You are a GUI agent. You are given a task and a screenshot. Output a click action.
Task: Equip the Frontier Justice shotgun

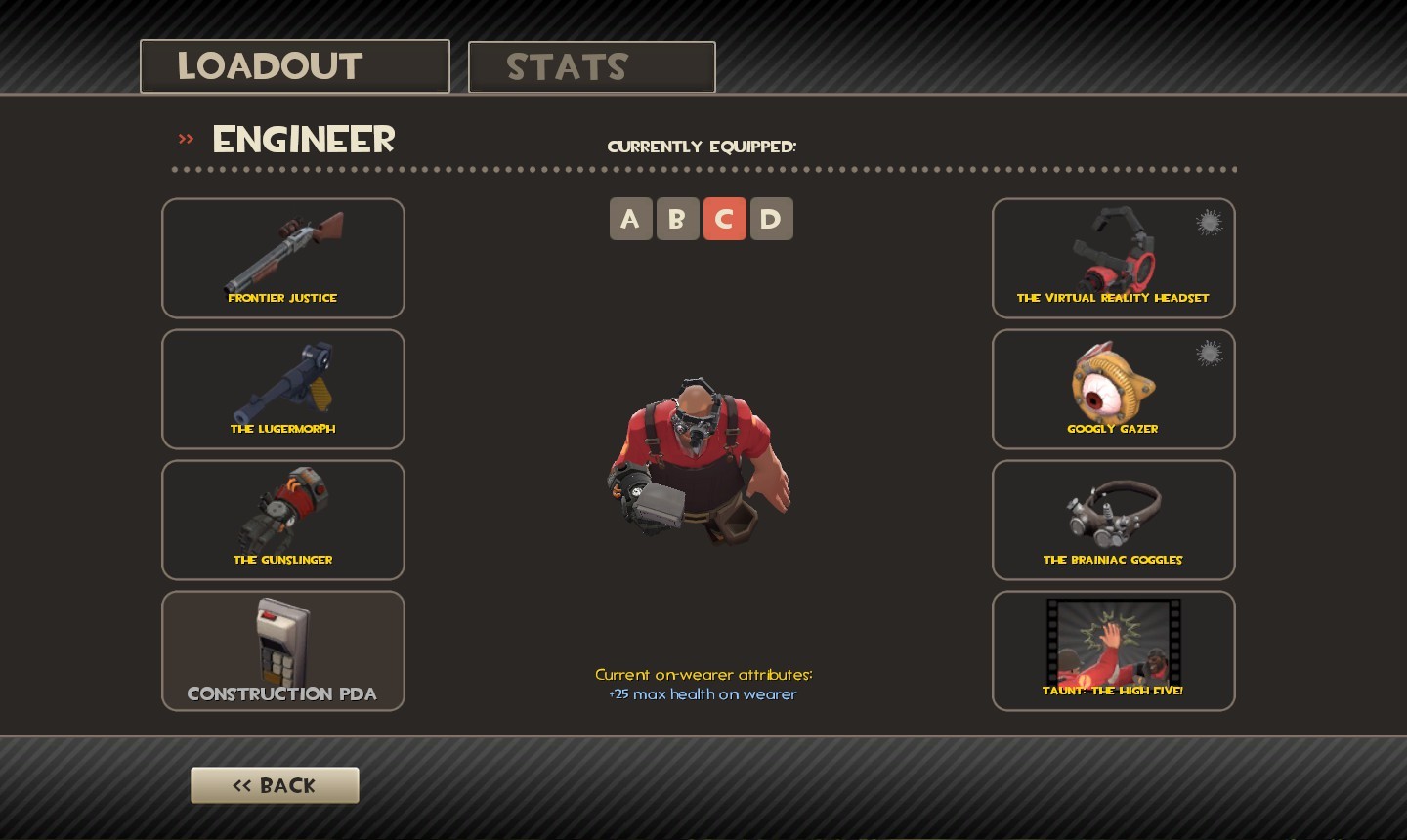pos(282,258)
